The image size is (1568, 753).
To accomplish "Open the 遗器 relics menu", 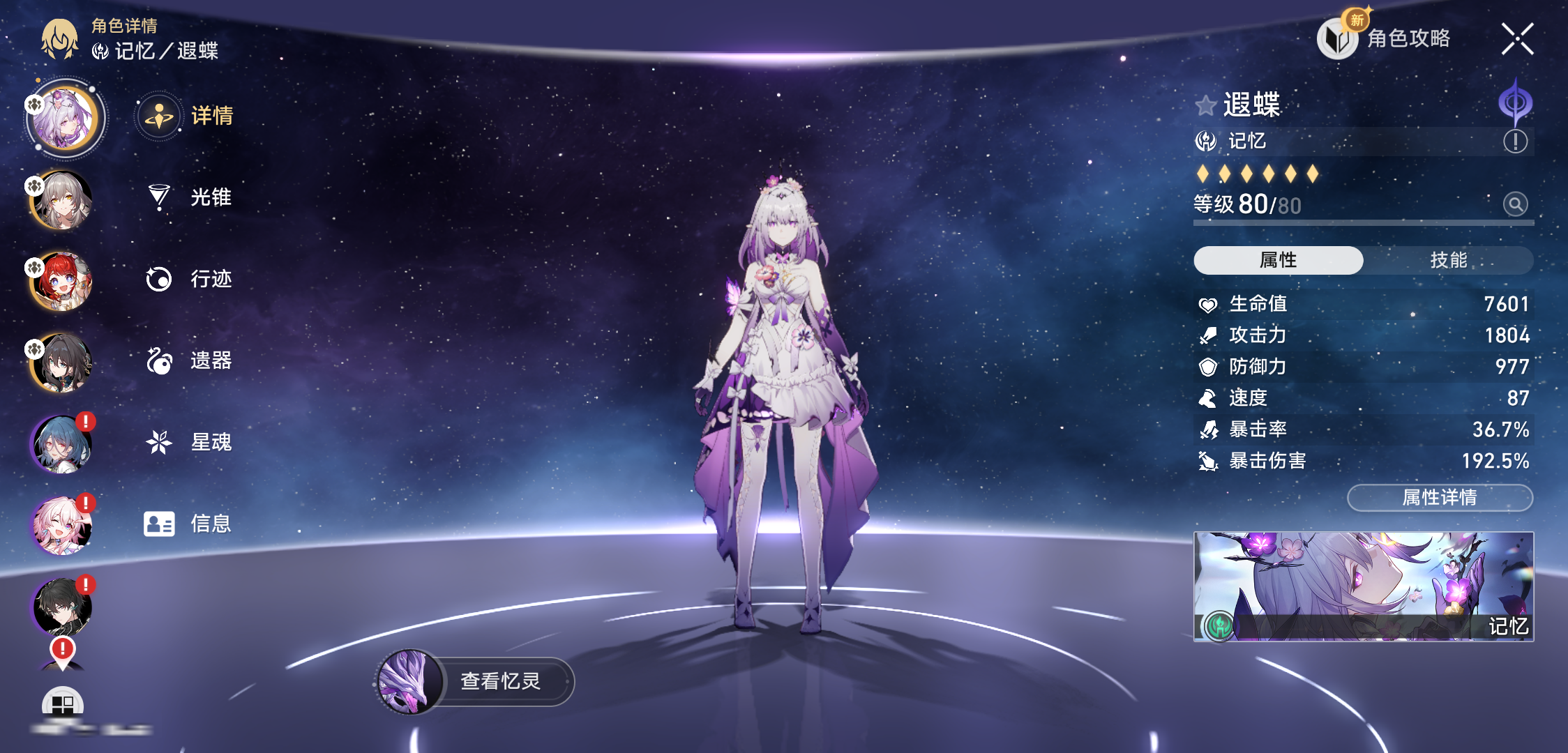I will (x=190, y=360).
